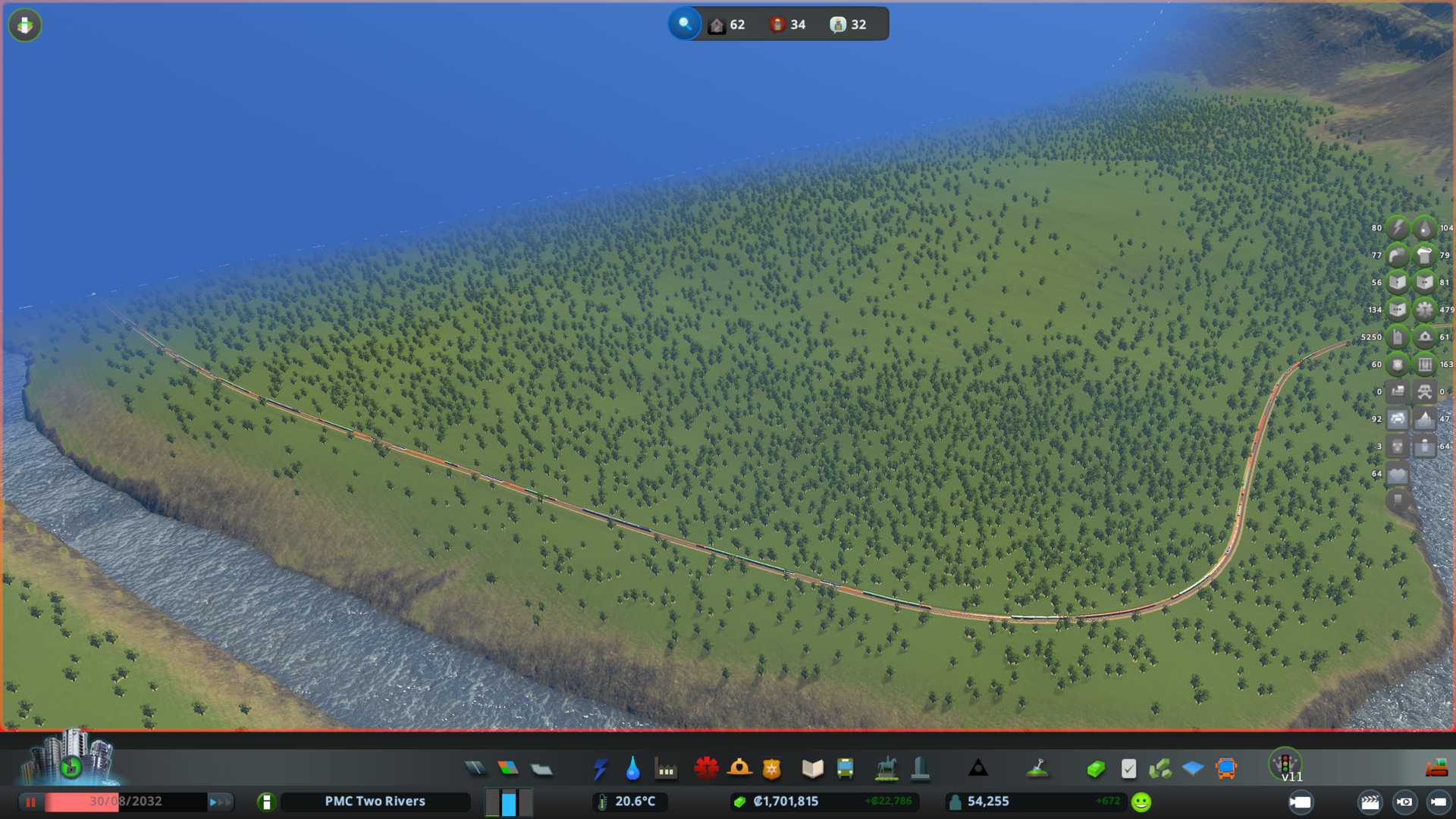Open the healthcare red cross menu
Screen dimensions: 1456x819
pyautogui.click(x=706, y=769)
